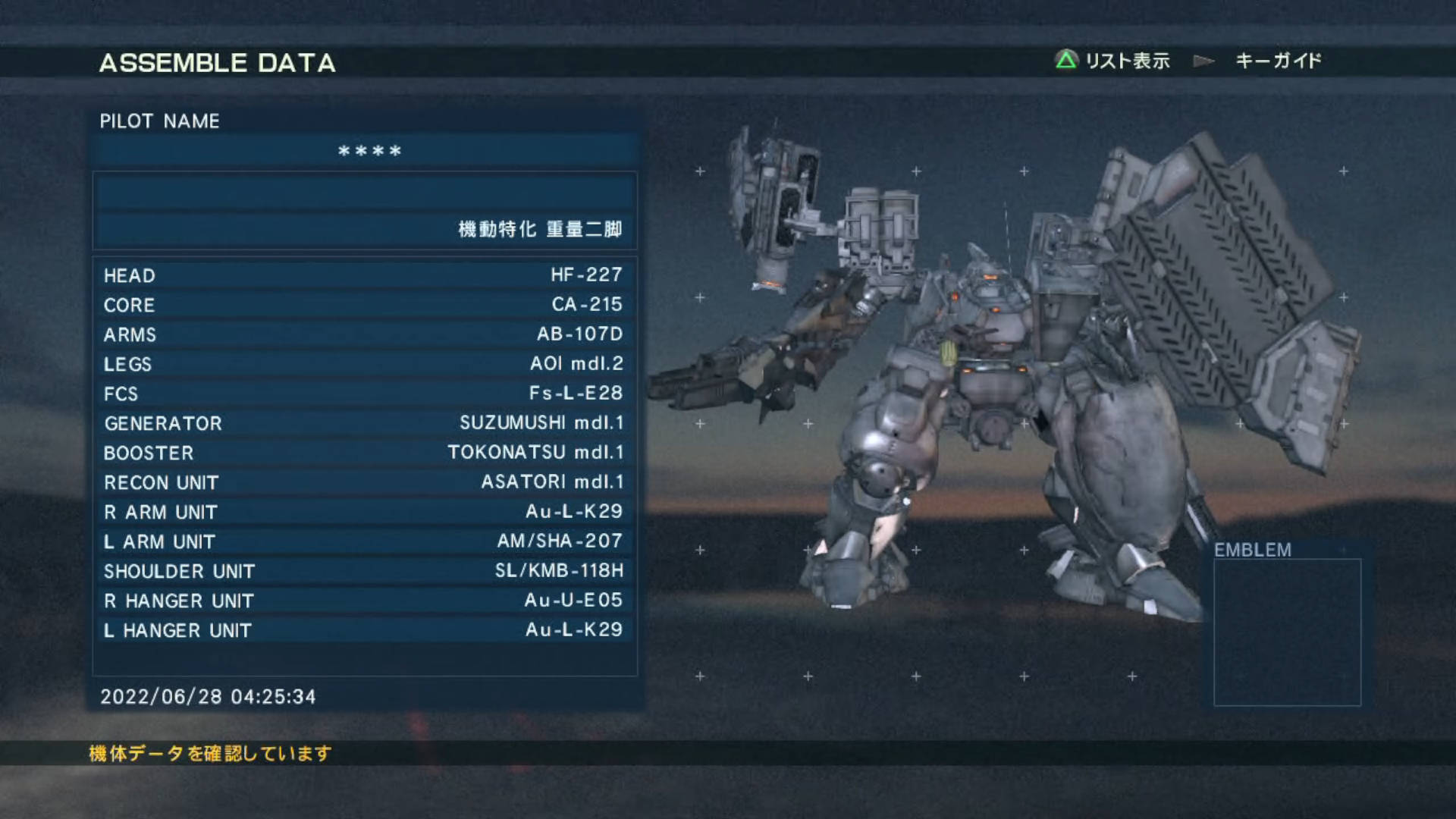Select the FCS row Fs-L-E28
Viewport: 1456px width, 819px height.
point(364,393)
